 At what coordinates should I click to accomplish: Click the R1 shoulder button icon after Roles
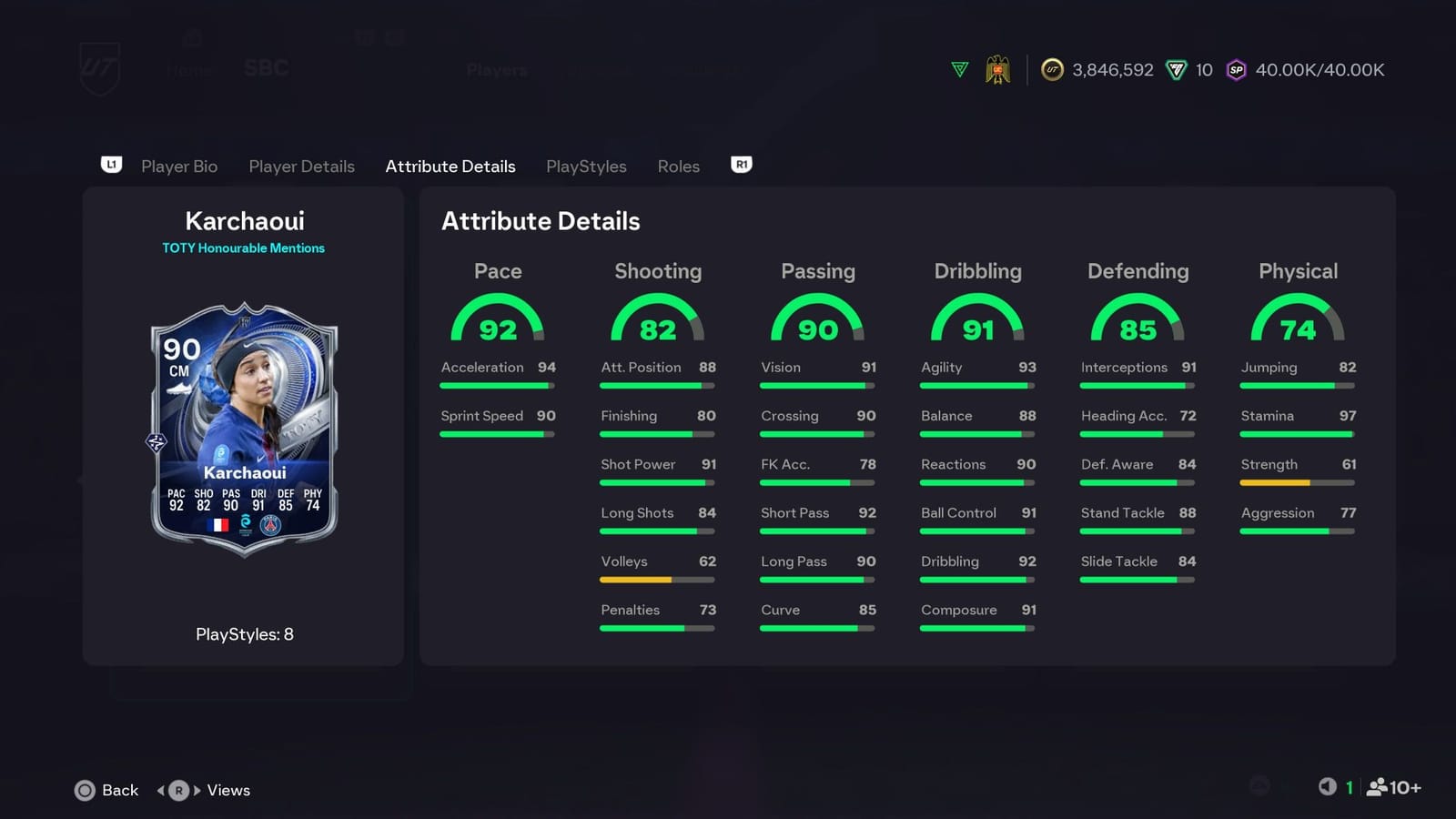(741, 165)
